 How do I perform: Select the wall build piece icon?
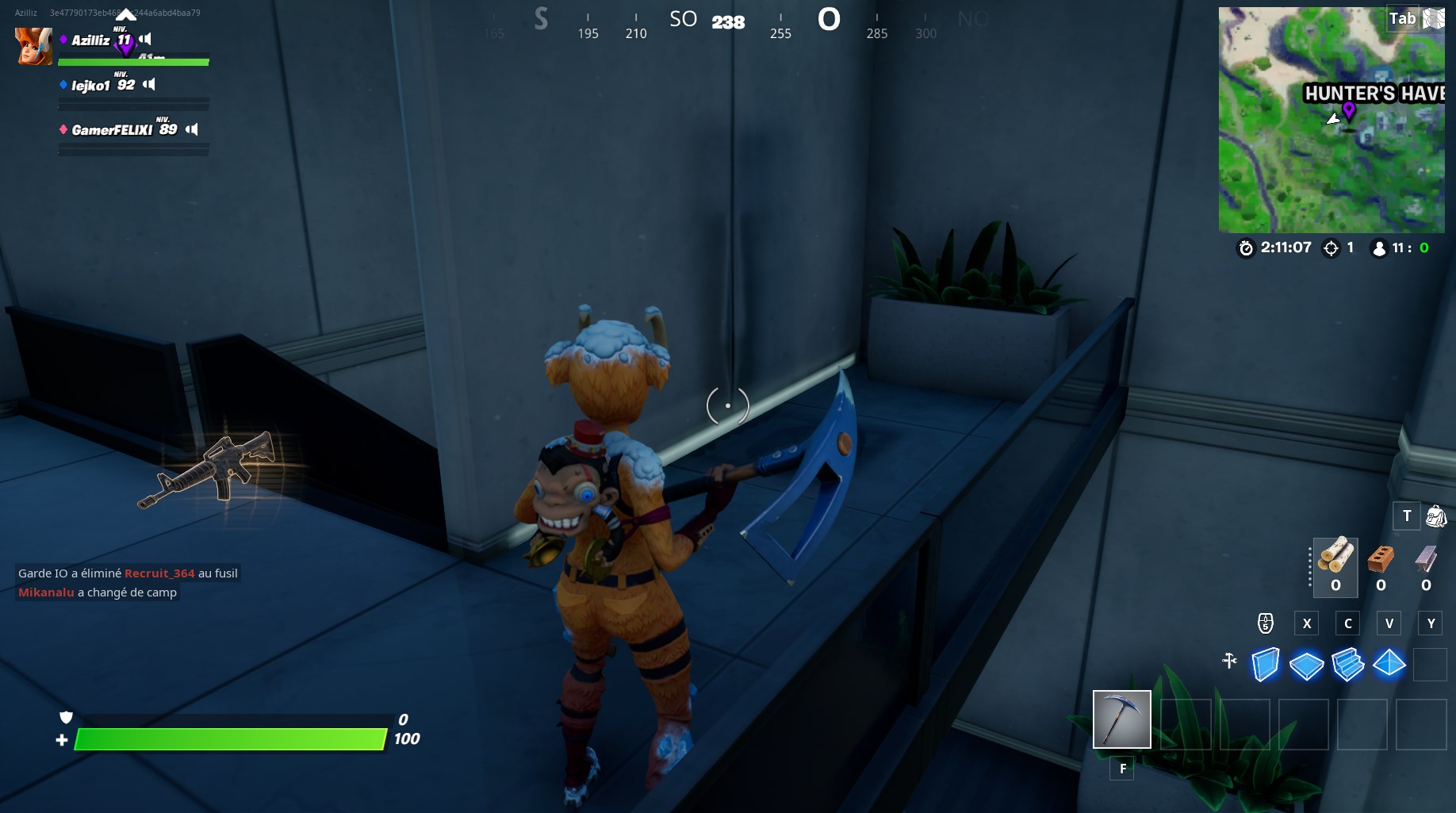(x=1266, y=665)
